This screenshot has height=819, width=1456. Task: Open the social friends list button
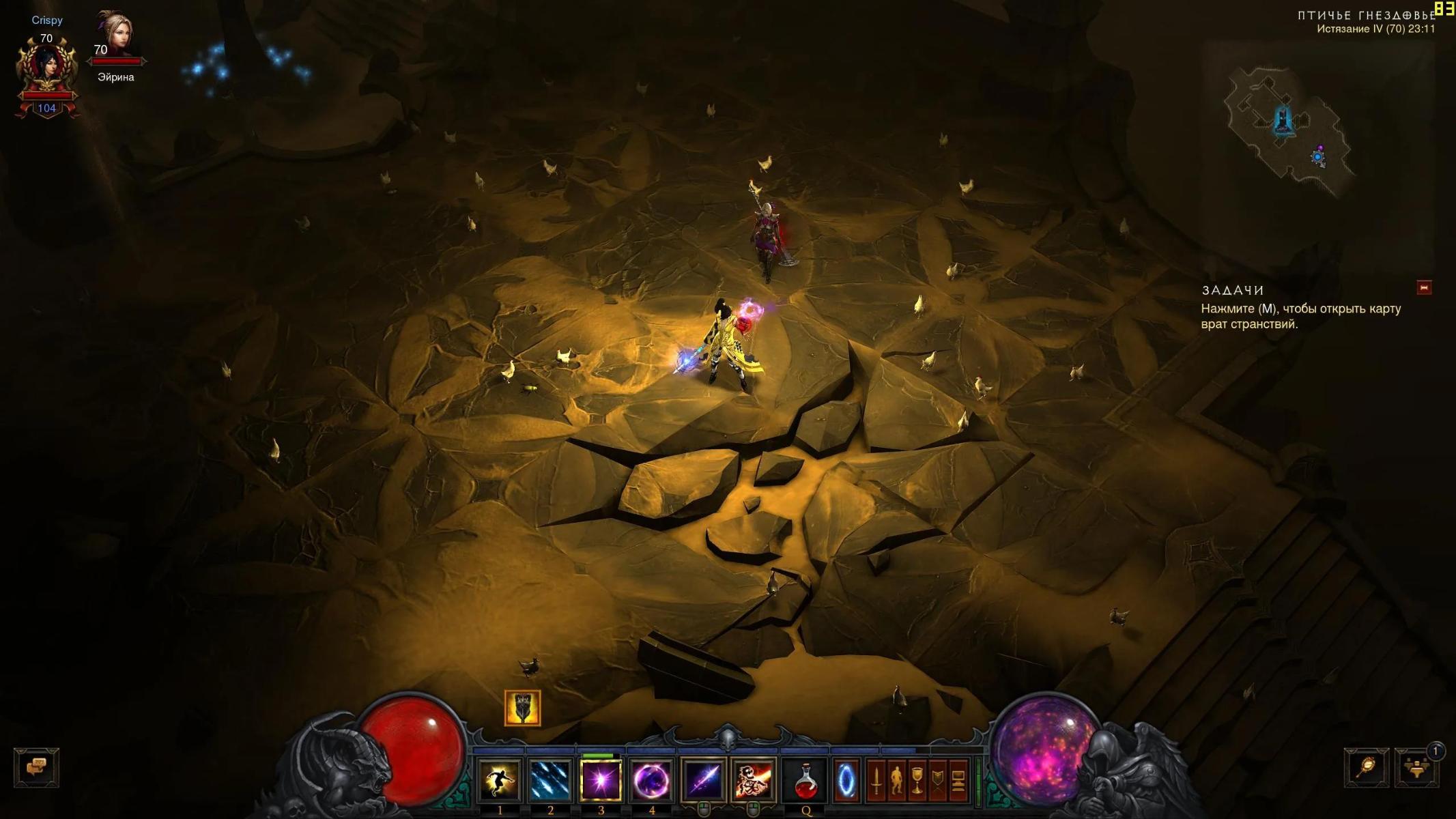[x=1416, y=768]
